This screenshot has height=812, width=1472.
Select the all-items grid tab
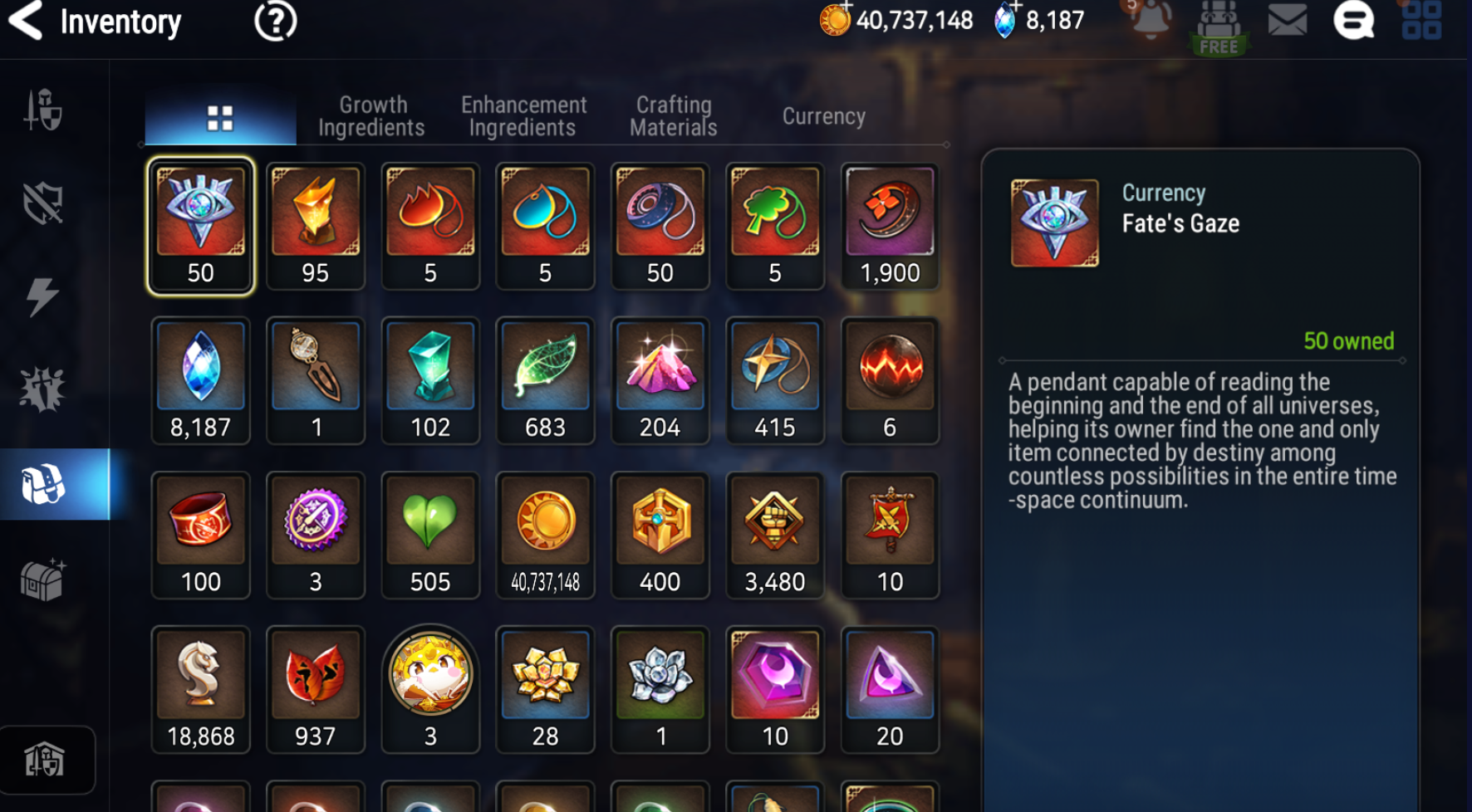click(x=220, y=118)
